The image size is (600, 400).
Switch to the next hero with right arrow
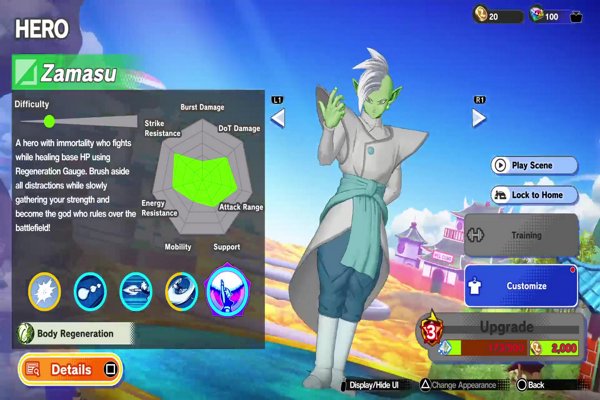coord(479,118)
